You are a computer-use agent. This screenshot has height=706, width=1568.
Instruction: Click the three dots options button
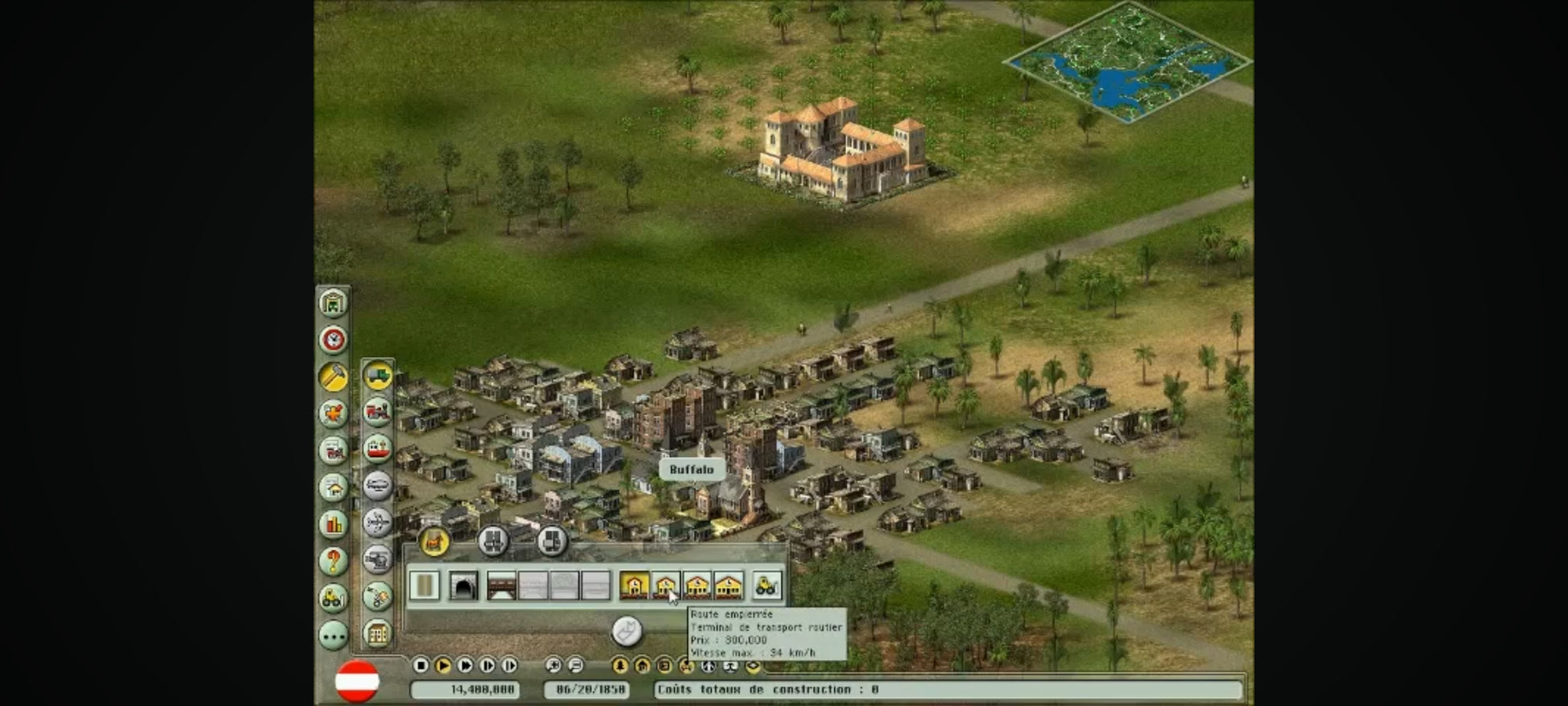coord(333,635)
